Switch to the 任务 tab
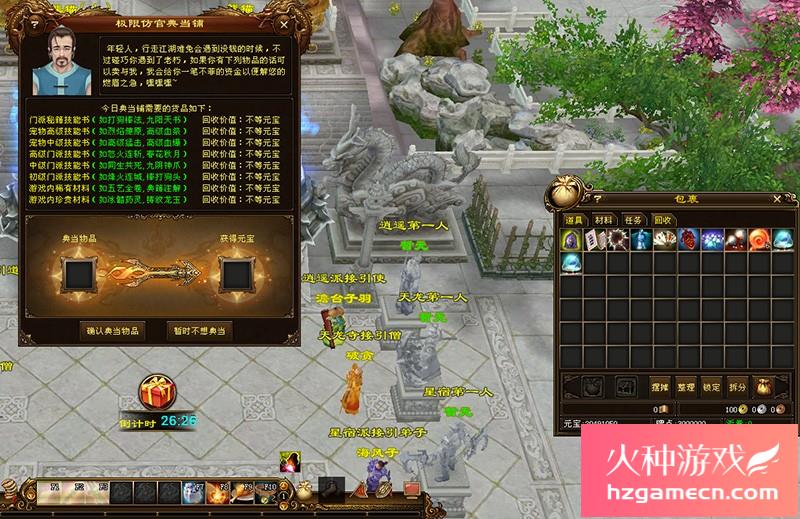800x519 pixels. click(633, 219)
